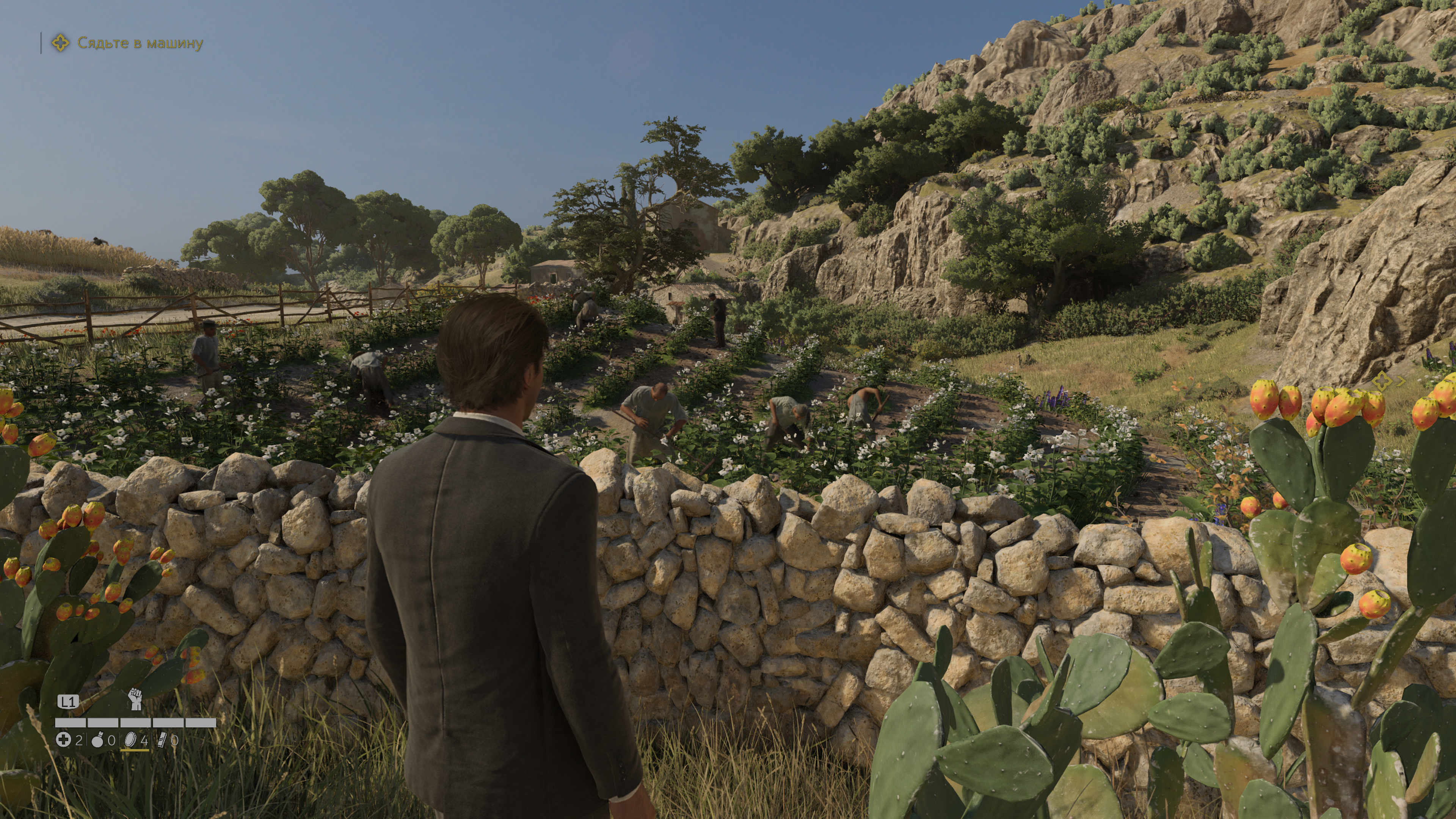The width and height of the screenshot is (1456, 819).
Task: Pick the throwing knife item icon
Action: point(162,739)
